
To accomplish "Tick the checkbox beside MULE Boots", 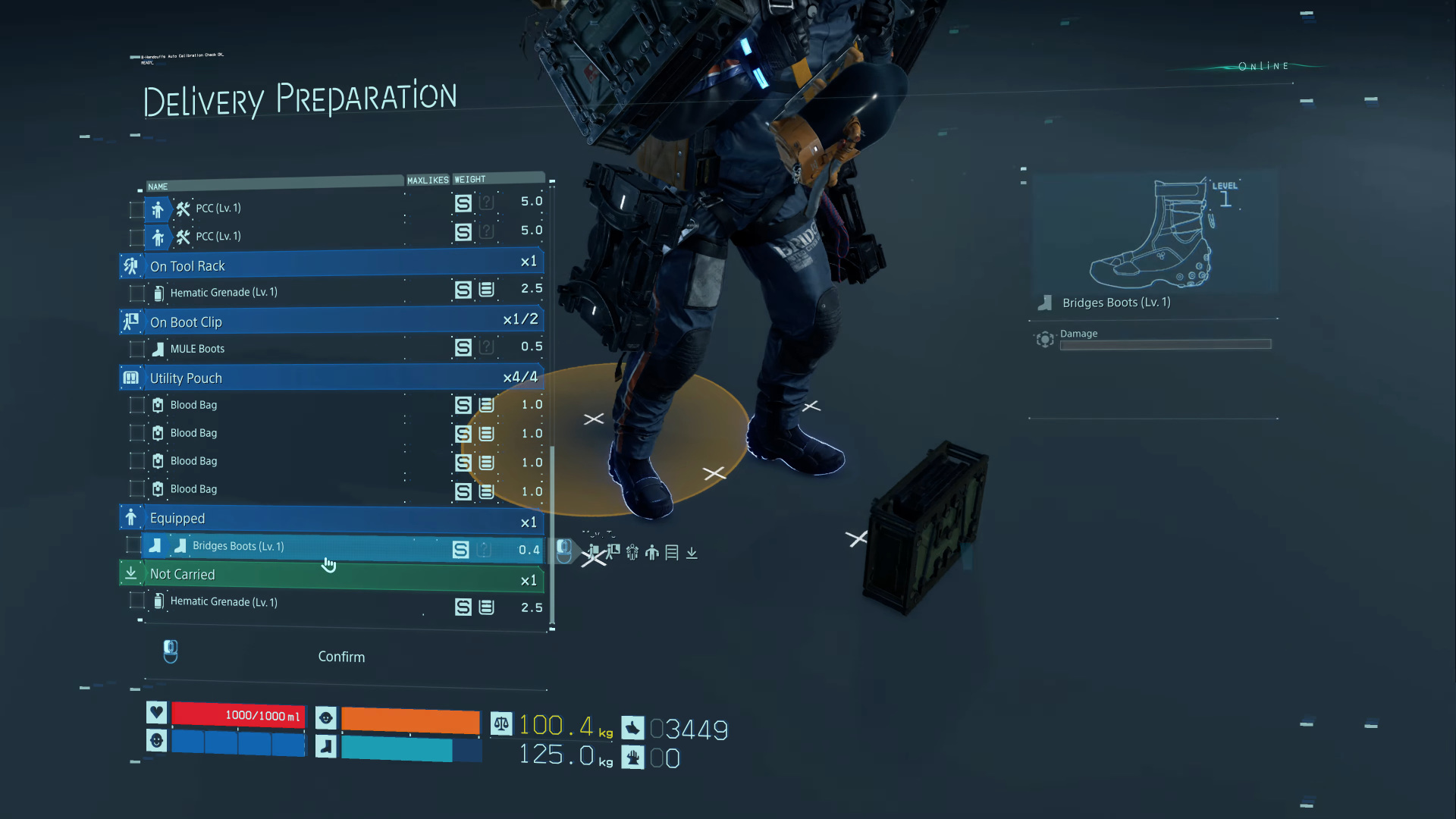I will tap(137, 349).
